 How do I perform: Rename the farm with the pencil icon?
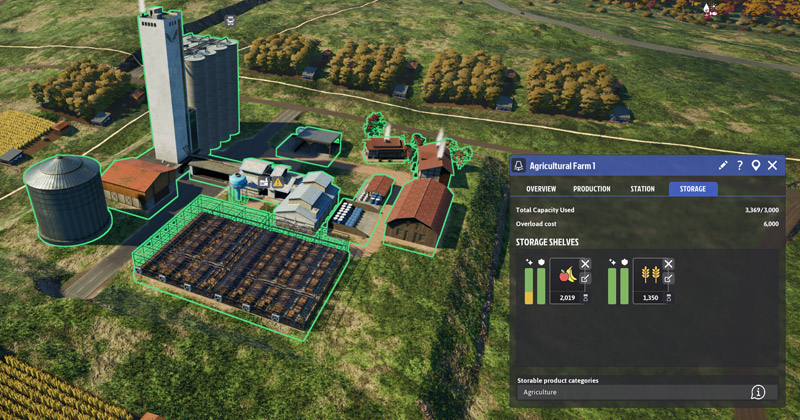click(723, 165)
